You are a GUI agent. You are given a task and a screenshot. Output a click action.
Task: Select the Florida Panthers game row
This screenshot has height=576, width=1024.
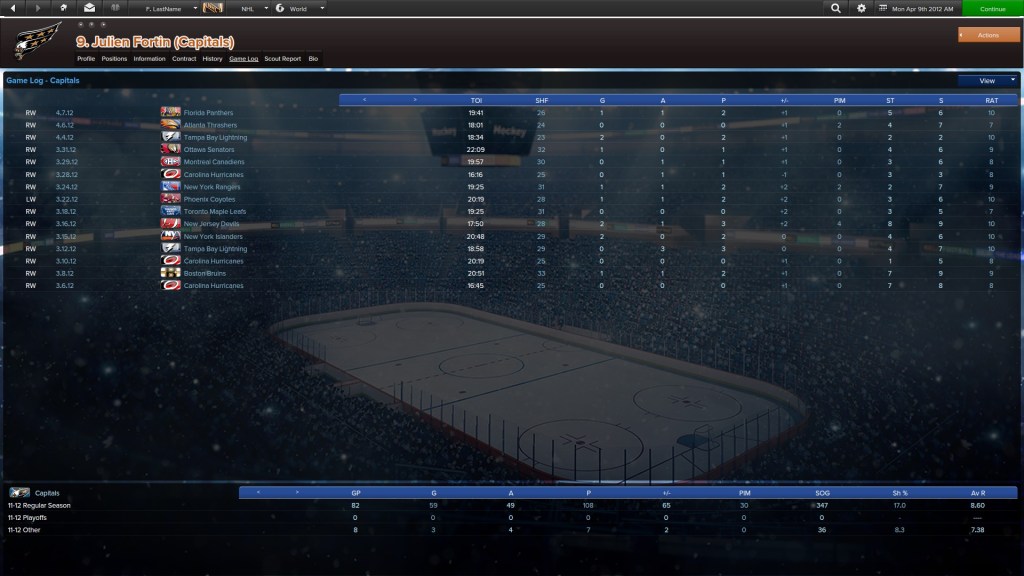pyautogui.click(x=208, y=113)
